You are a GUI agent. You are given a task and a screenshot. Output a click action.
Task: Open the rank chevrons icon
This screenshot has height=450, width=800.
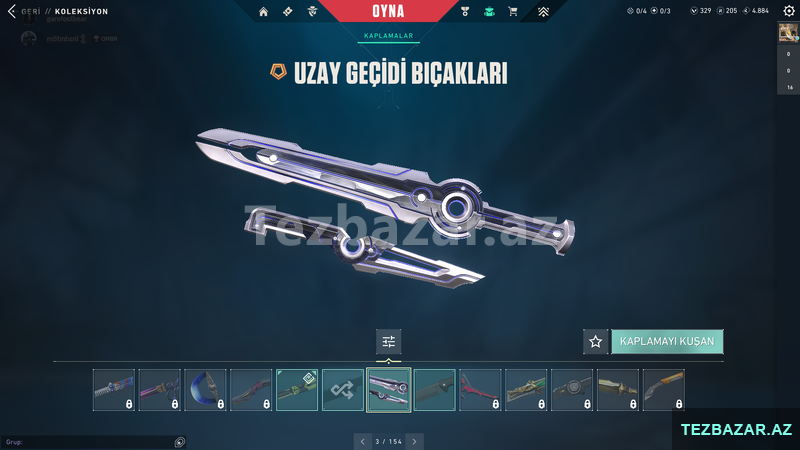[543, 12]
